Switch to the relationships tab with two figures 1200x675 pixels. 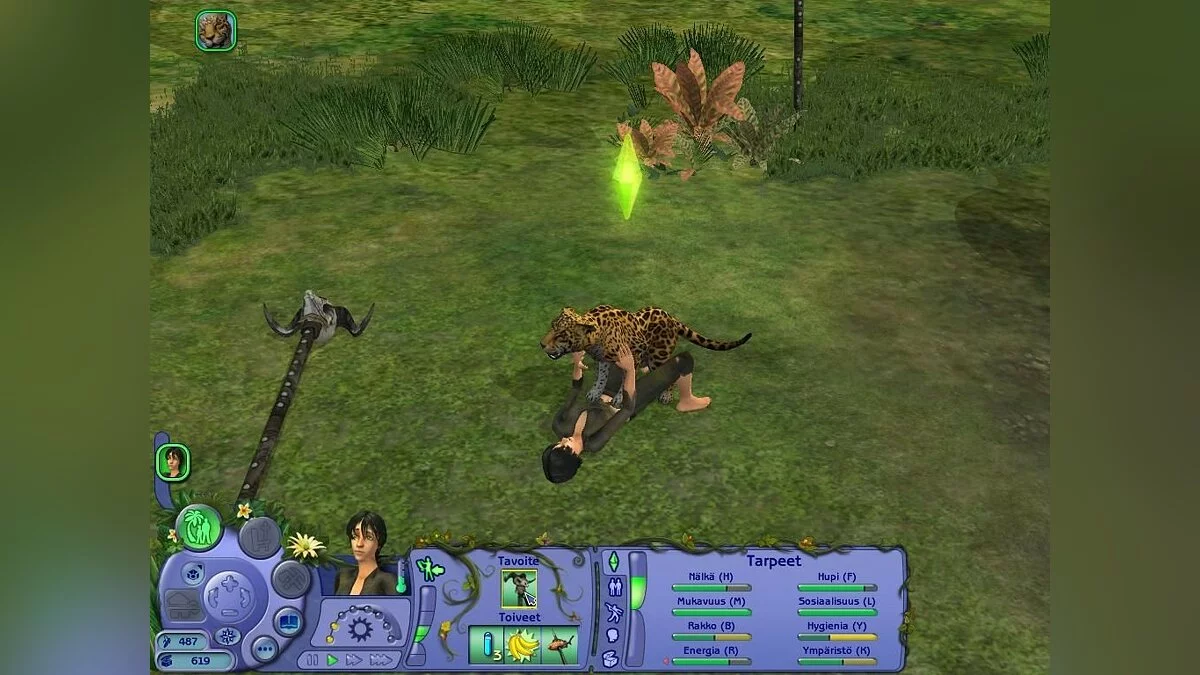tap(613, 586)
